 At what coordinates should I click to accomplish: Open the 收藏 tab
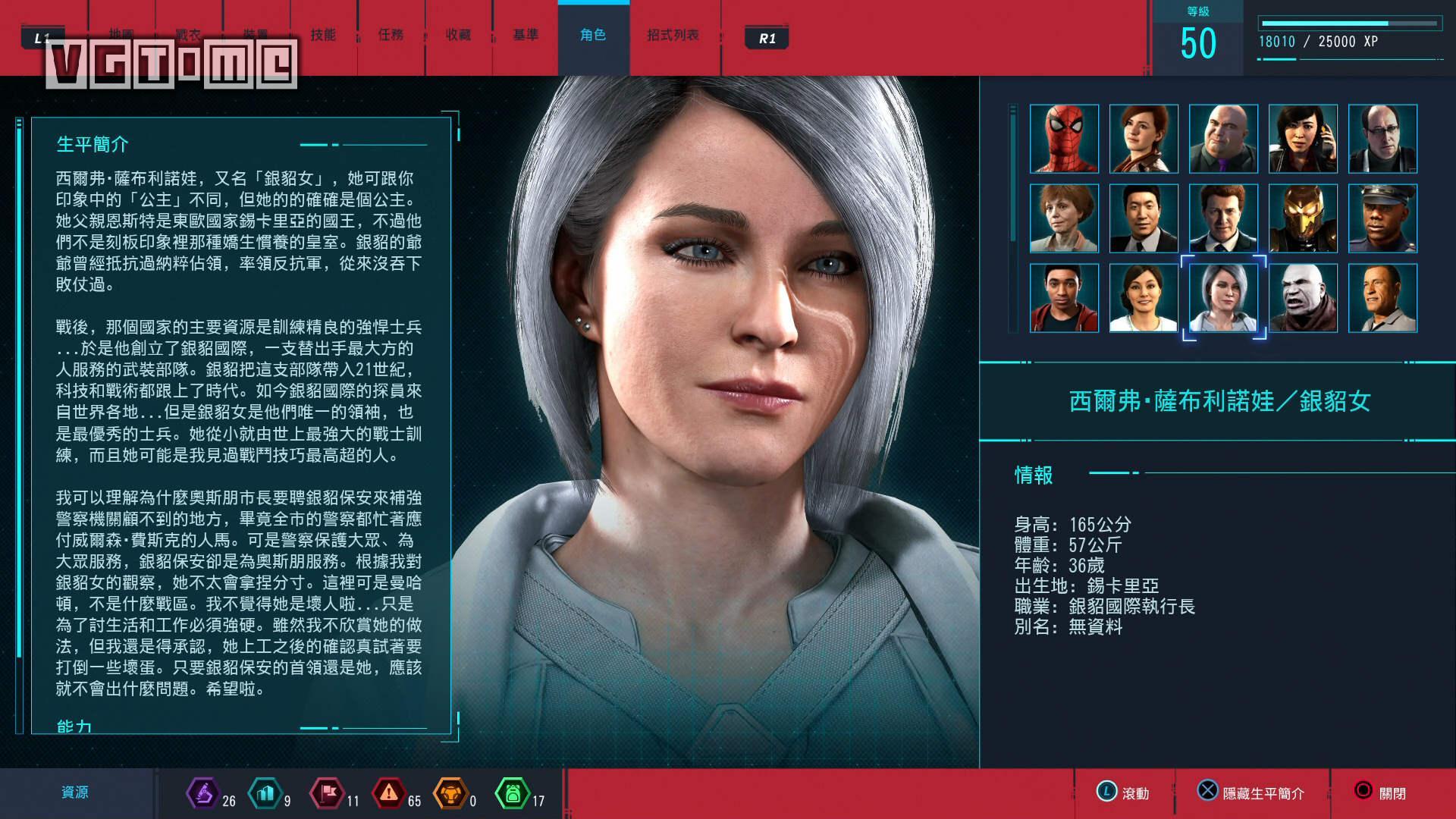click(x=459, y=35)
